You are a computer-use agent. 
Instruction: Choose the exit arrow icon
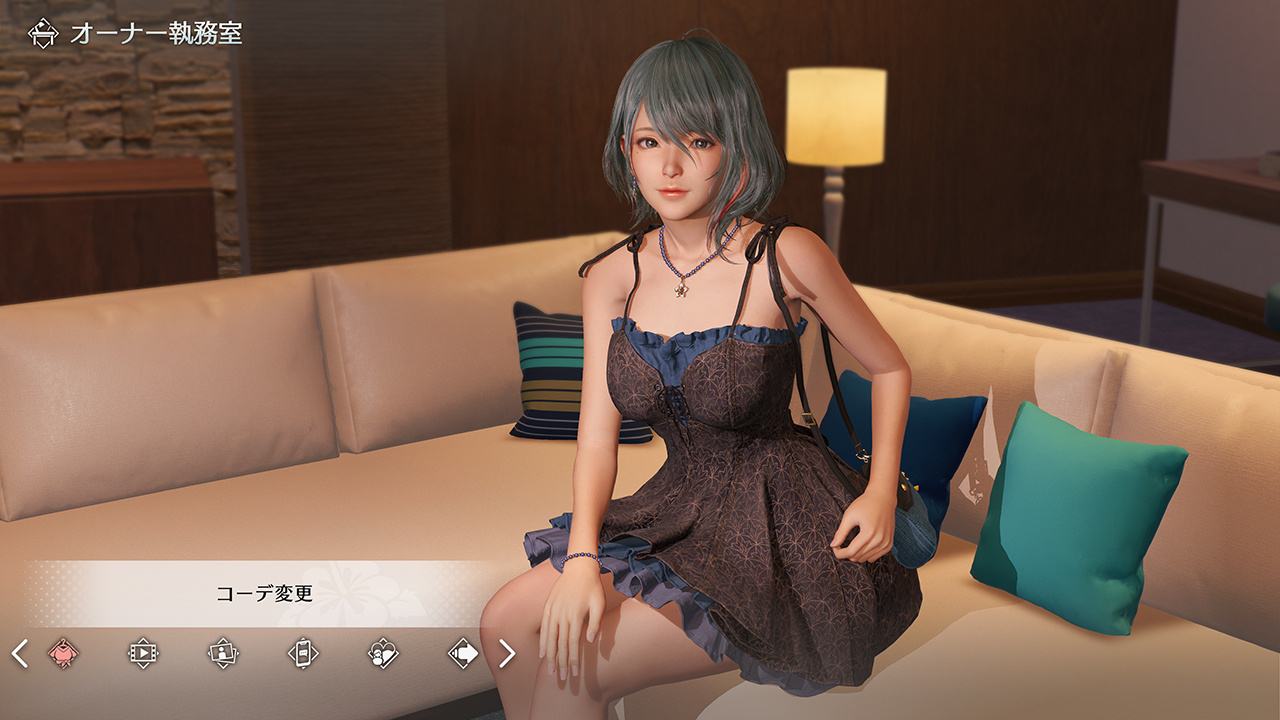[x=463, y=654]
